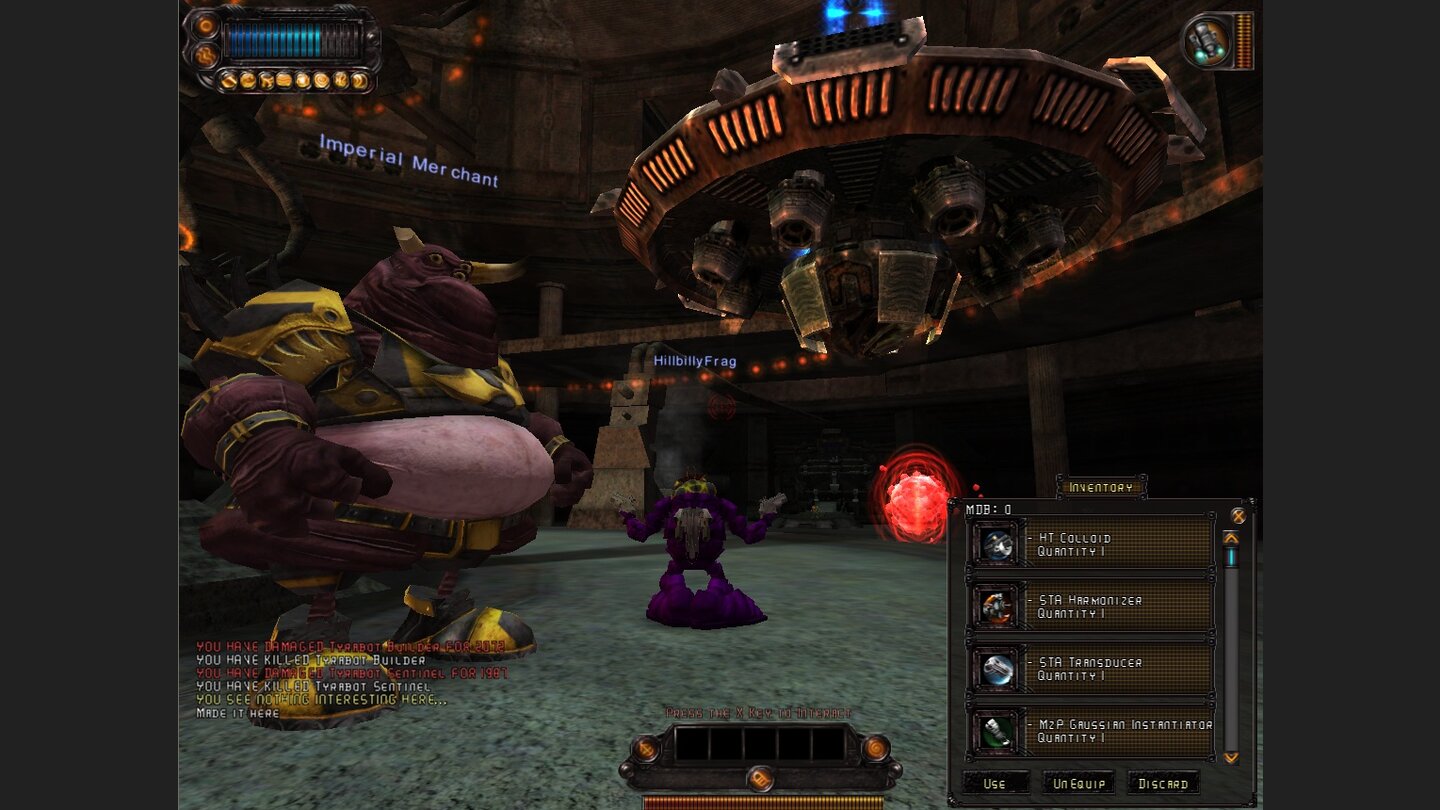
Task: Click the spiral button right of the hotbar
Action: [x=875, y=747]
